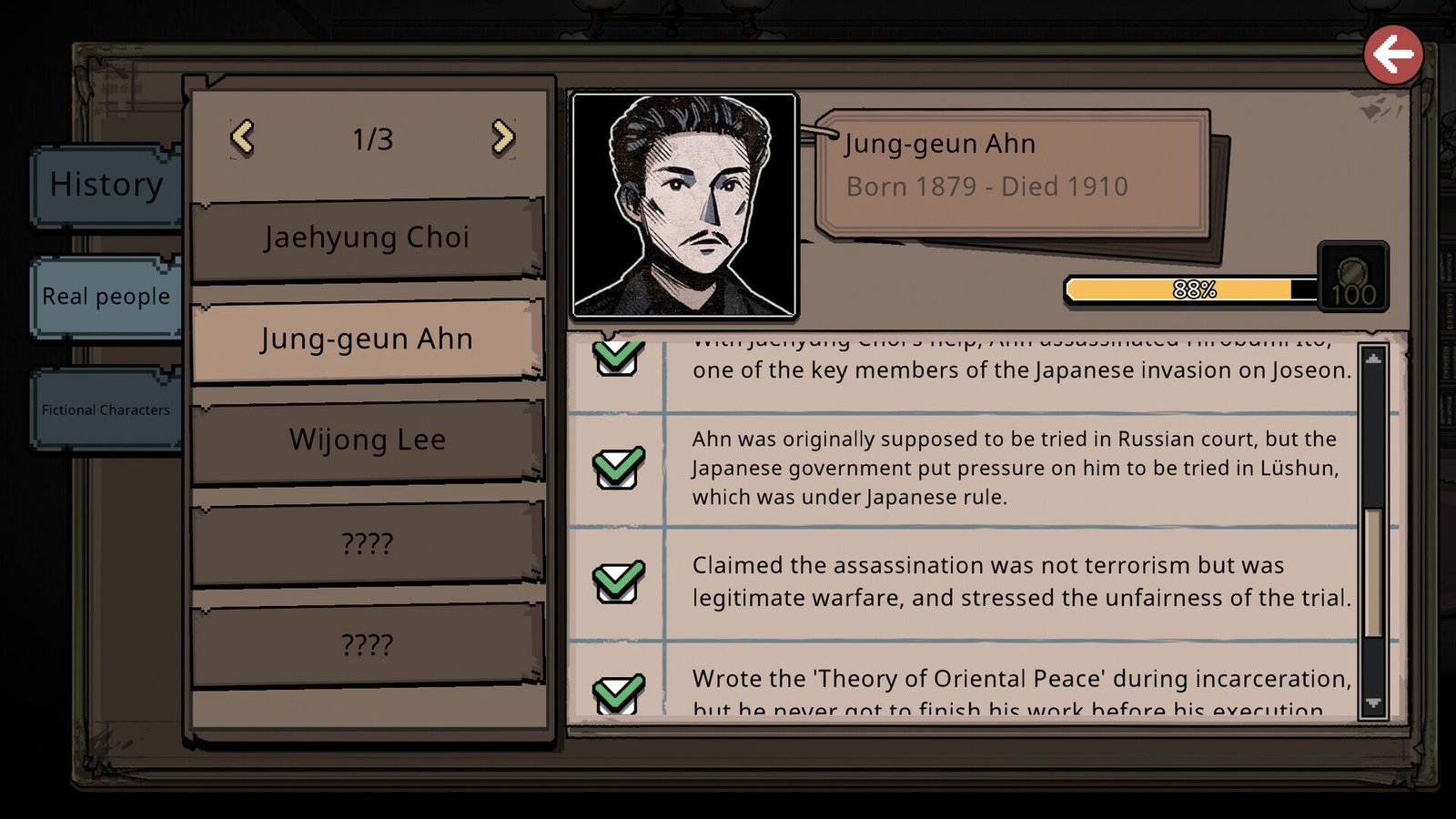
Task: Advance to the next list page
Action: [x=502, y=138]
